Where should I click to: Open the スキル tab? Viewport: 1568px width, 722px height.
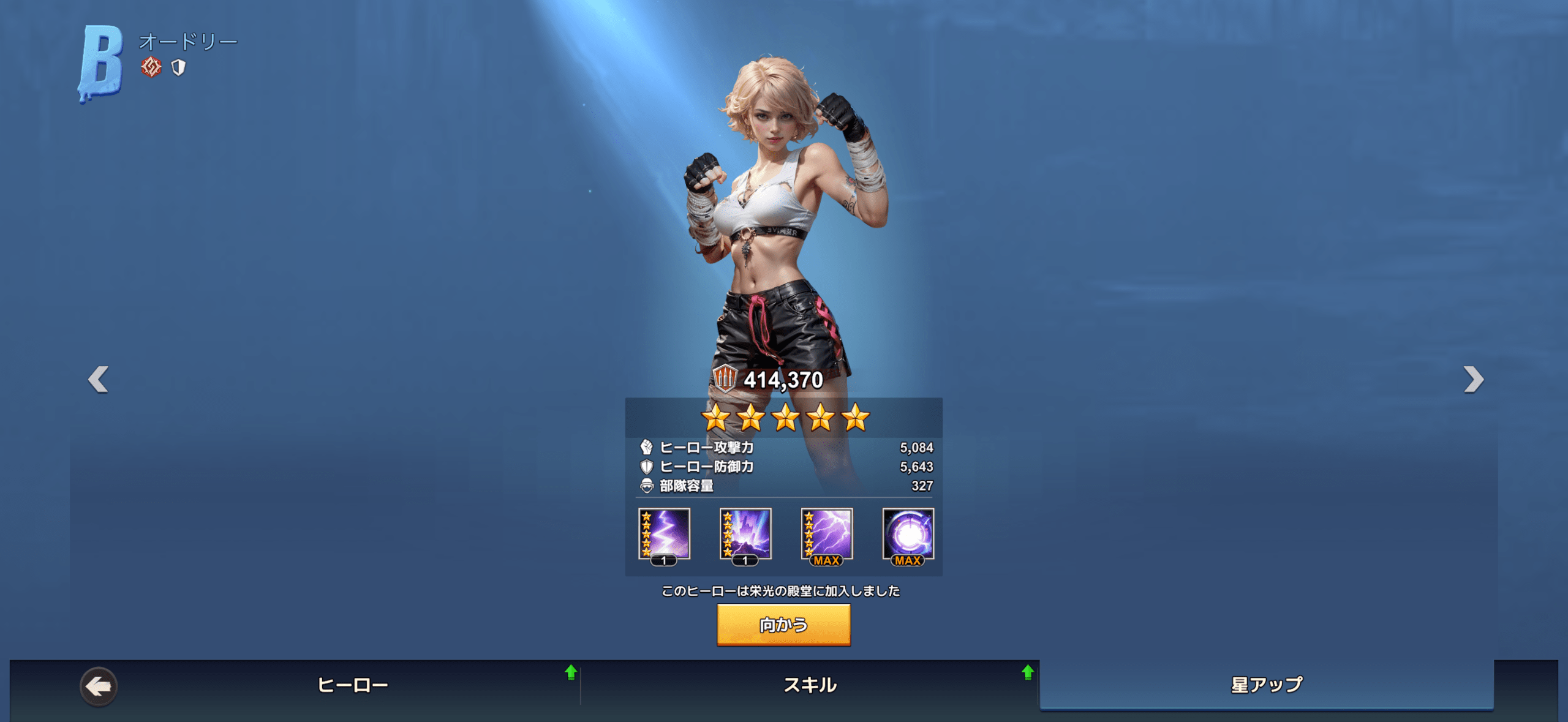810,684
